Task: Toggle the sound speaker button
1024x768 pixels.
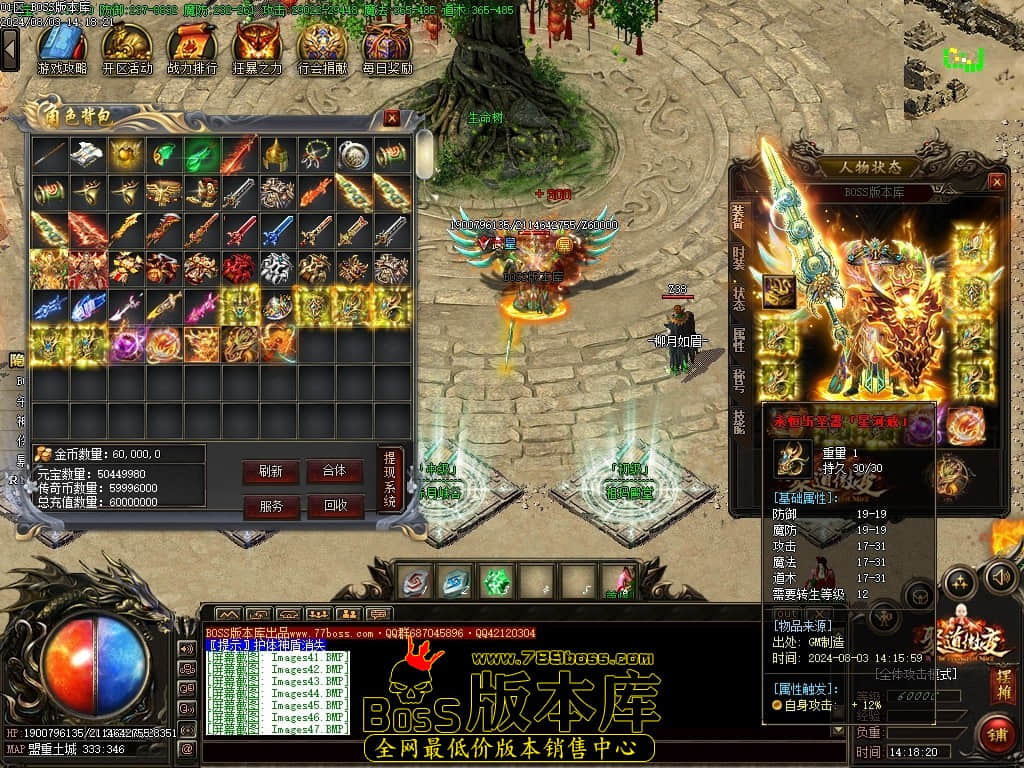Action: [x=1001, y=576]
